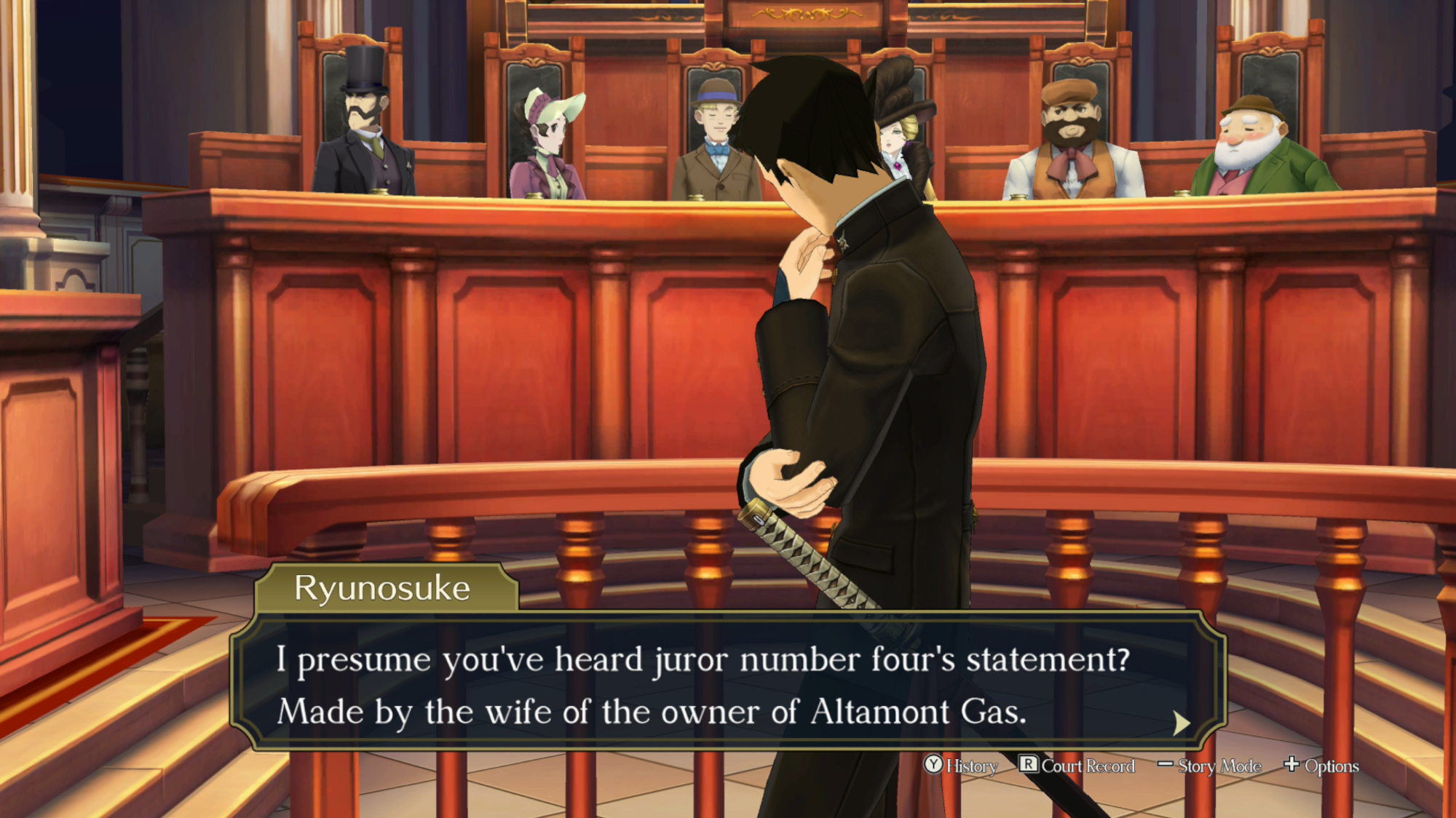Viewport: 1456px width, 818px height.
Task: Toggle Story Mode
Action: click(x=1209, y=766)
